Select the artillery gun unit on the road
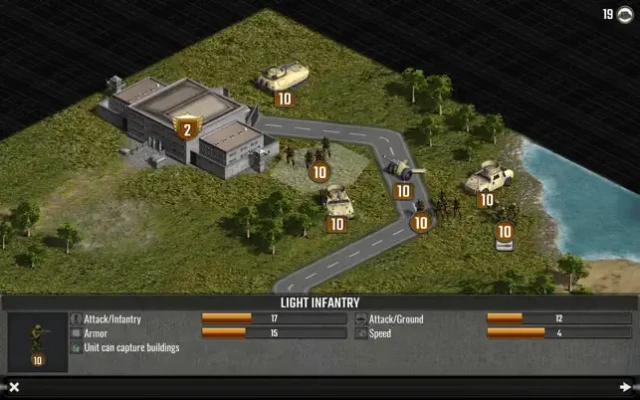The height and width of the screenshot is (400, 640). coord(403,173)
